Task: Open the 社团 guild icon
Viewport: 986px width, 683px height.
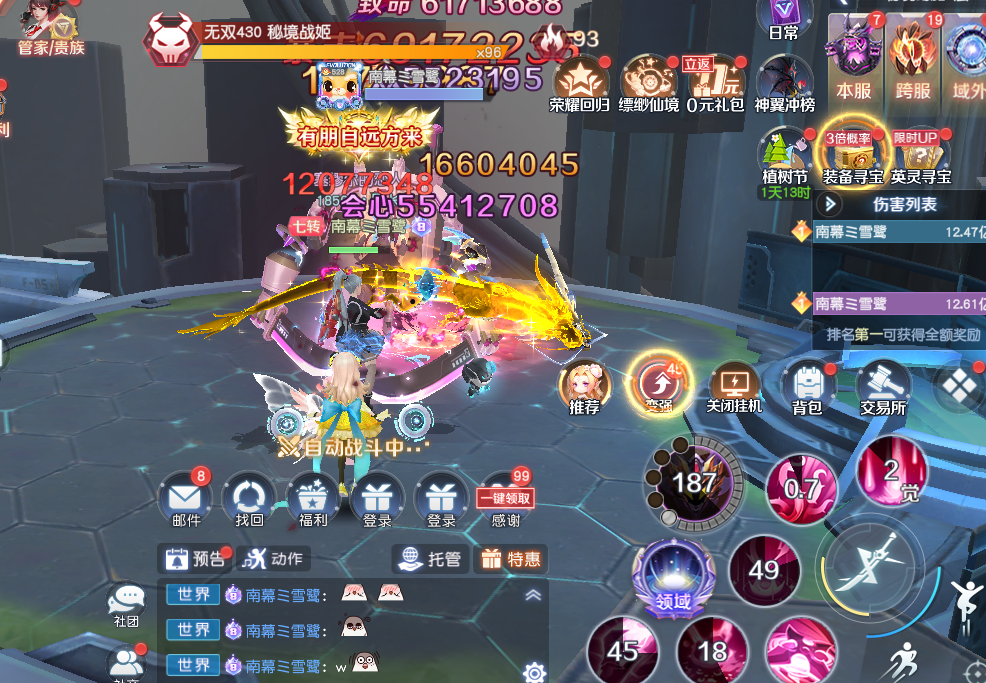Action: click(126, 604)
